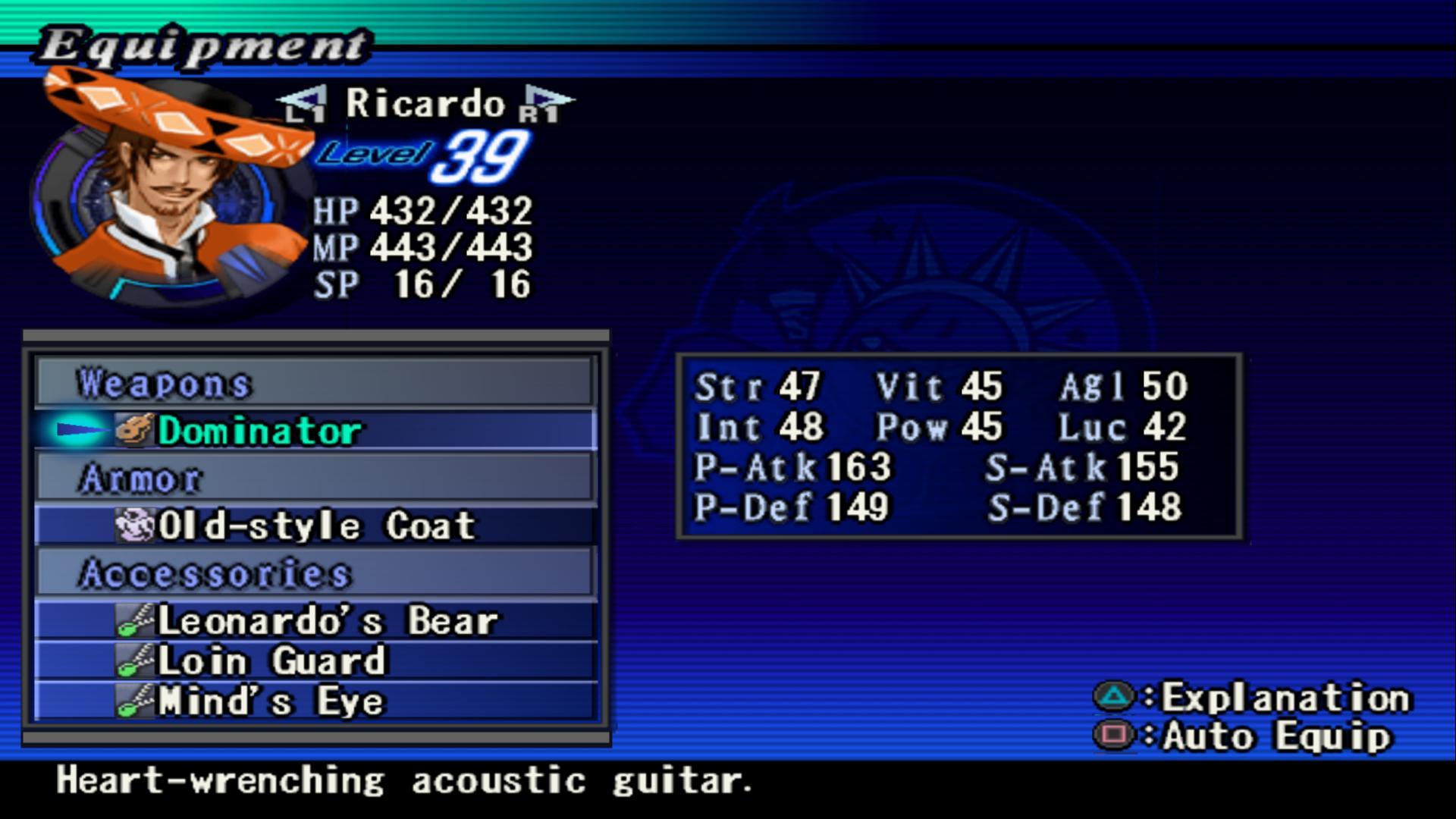The image size is (1456, 819).
Task: Switch to previous character with left arrow
Action: [x=303, y=104]
